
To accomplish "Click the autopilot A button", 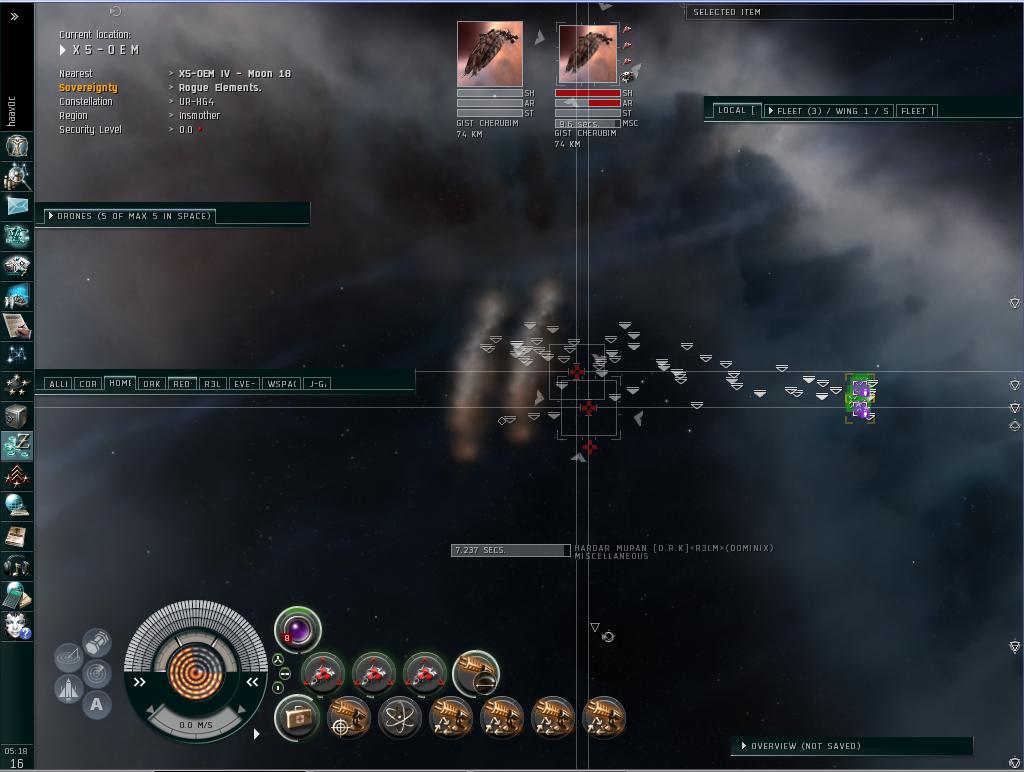I will [96, 704].
